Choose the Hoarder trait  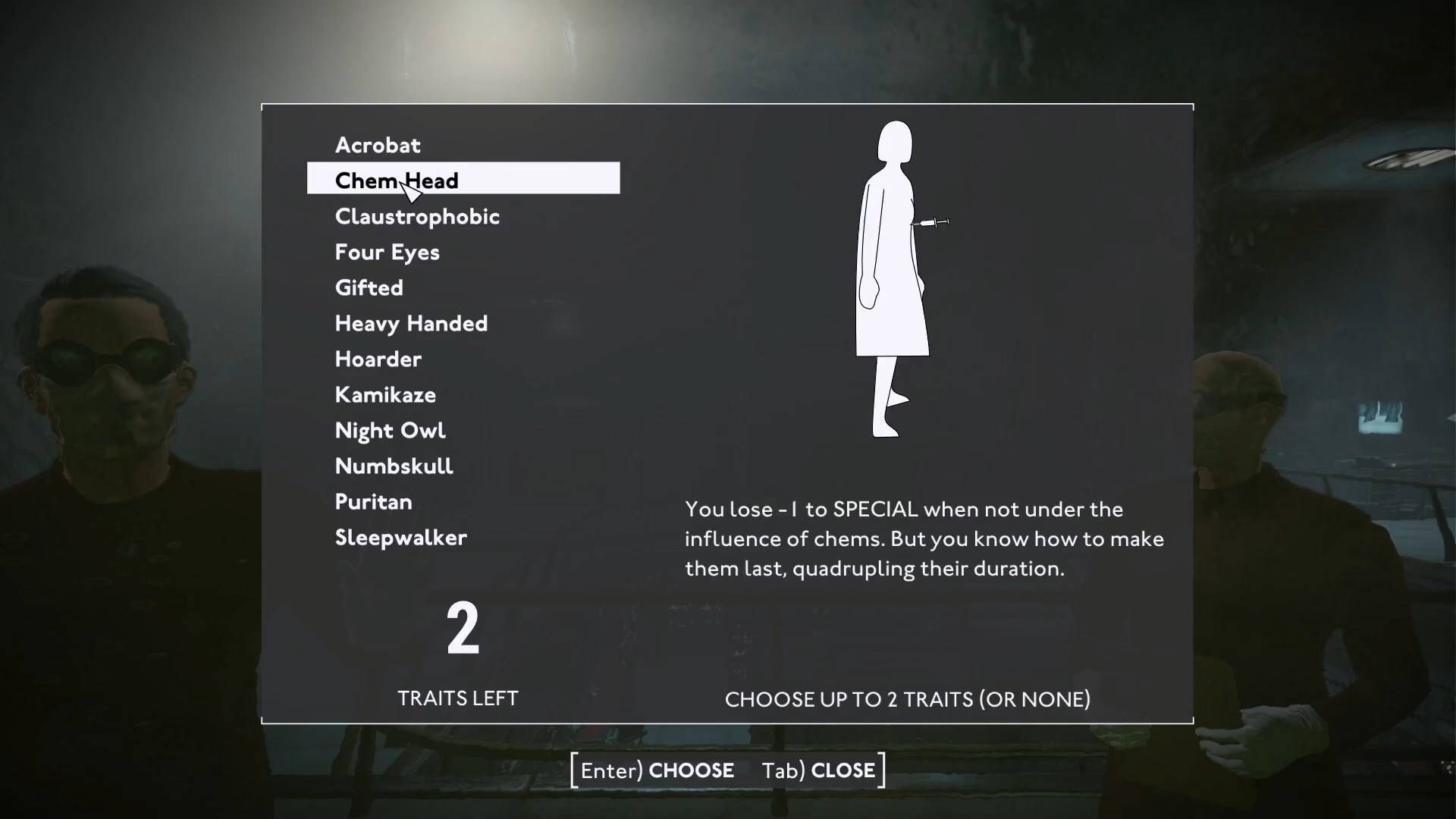point(378,359)
